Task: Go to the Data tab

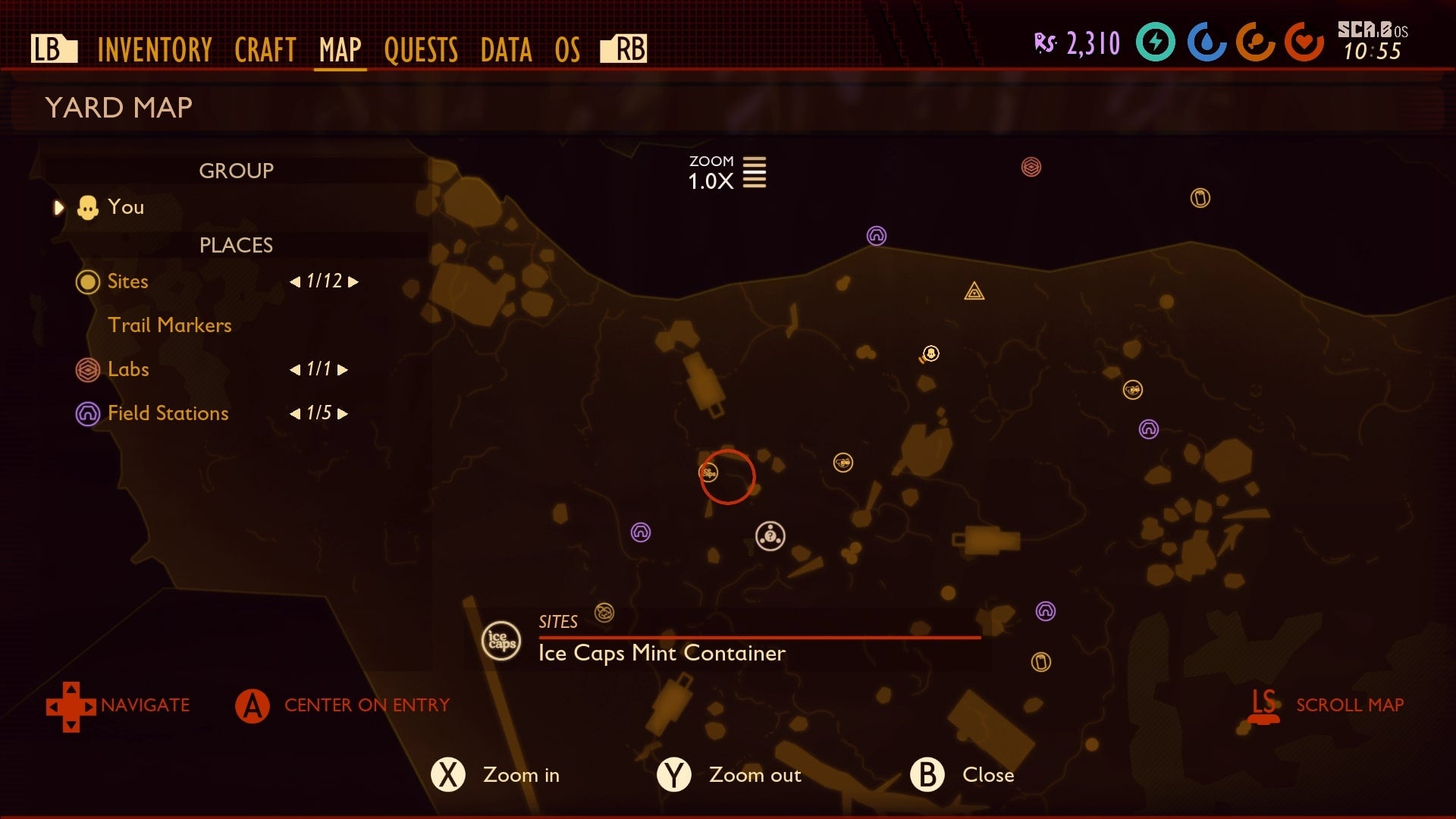Action: point(506,50)
